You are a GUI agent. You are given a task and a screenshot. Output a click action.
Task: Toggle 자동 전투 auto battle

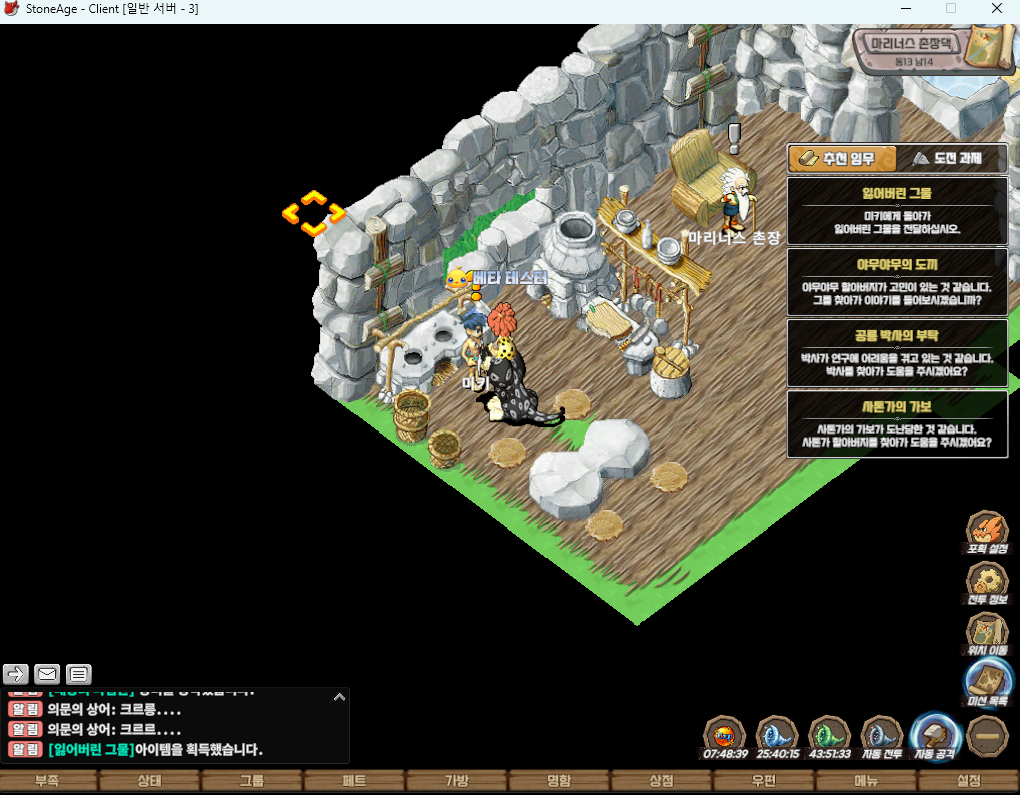point(880,738)
